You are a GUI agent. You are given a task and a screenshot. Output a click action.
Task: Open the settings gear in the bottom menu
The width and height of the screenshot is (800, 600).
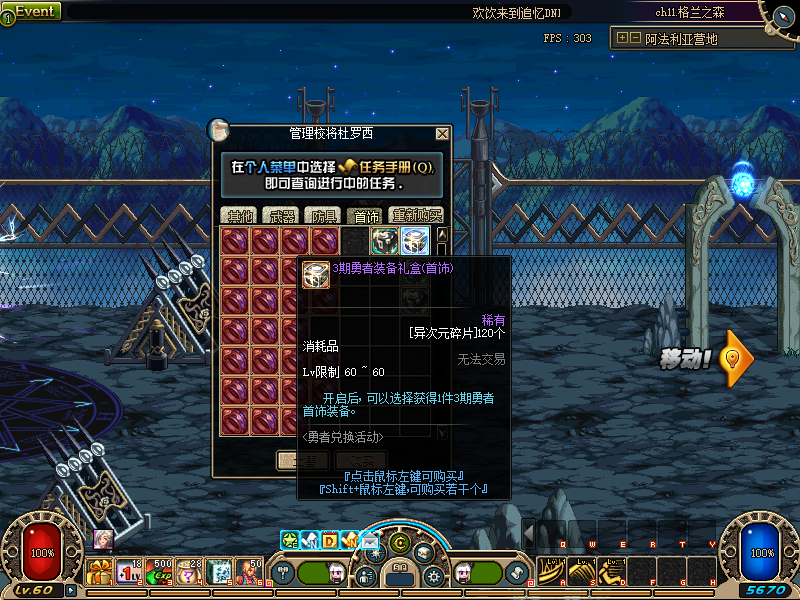point(434,576)
